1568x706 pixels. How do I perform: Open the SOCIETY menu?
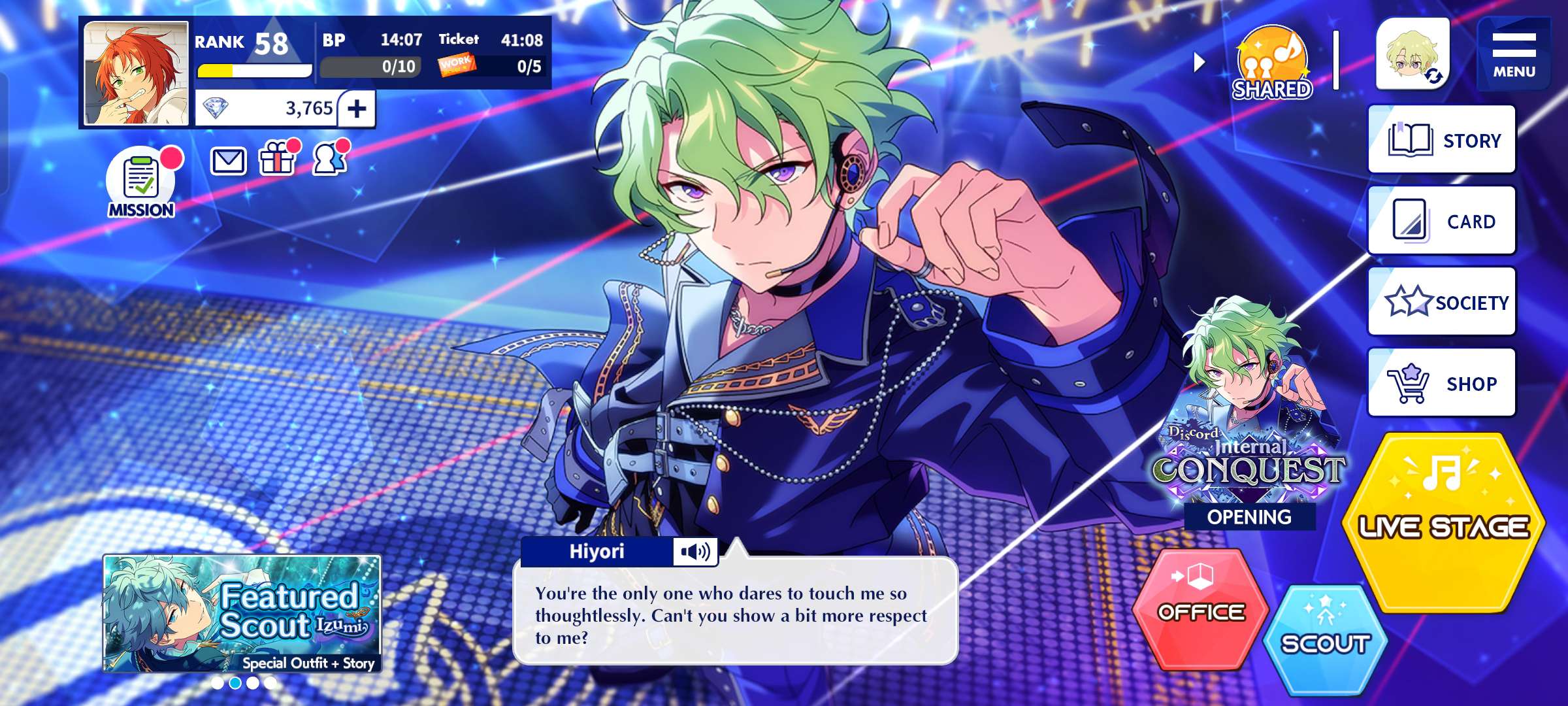[1441, 302]
